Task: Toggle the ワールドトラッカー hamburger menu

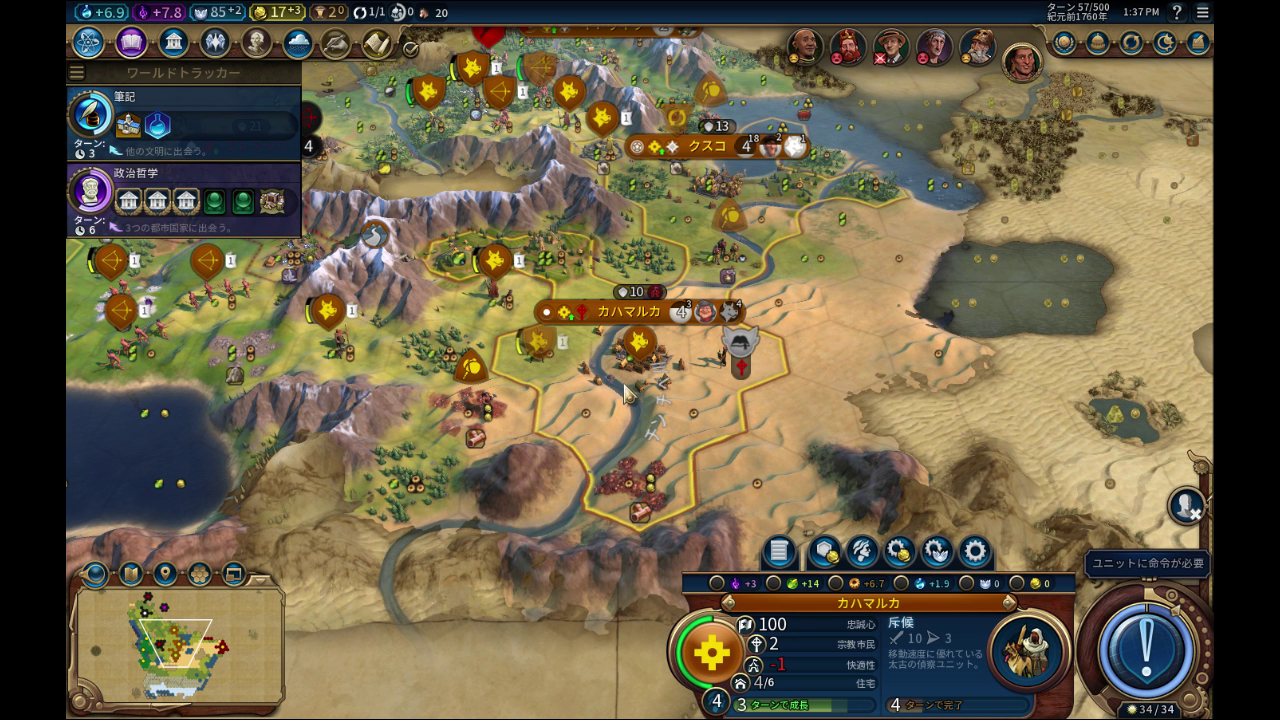Action: coord(77,73)
